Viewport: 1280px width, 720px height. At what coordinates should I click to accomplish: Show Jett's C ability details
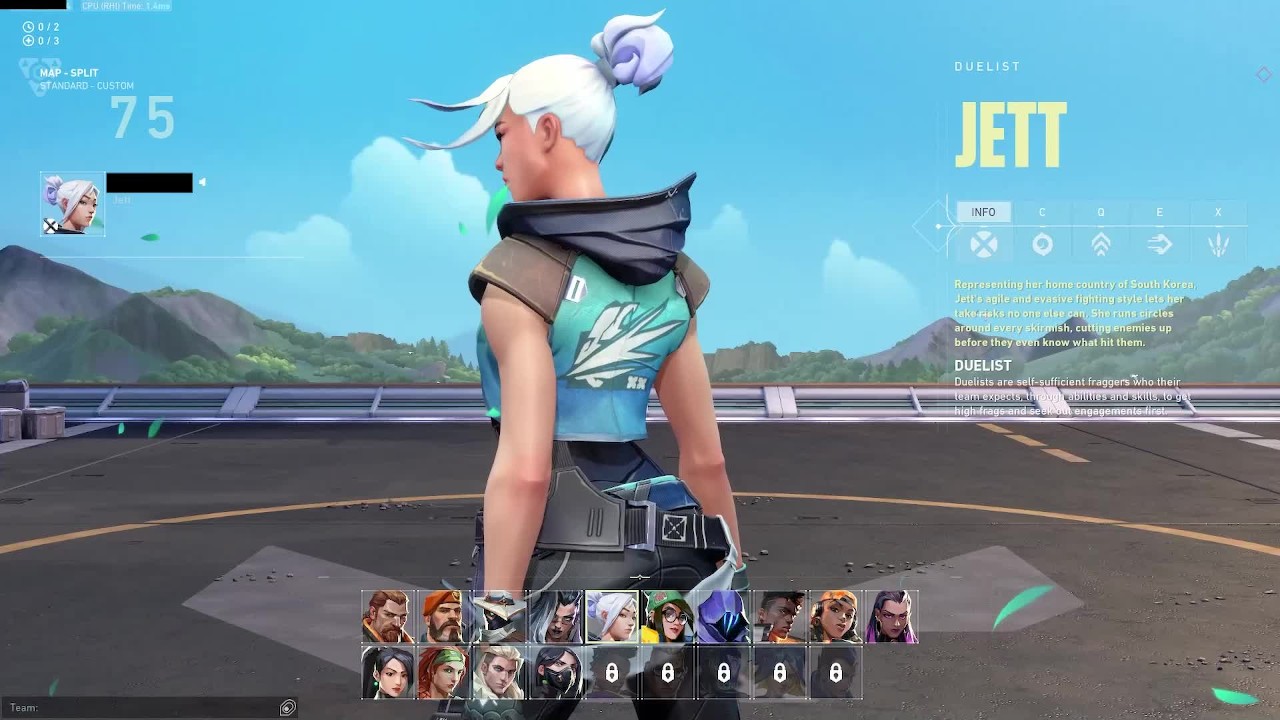[1042, 231]
